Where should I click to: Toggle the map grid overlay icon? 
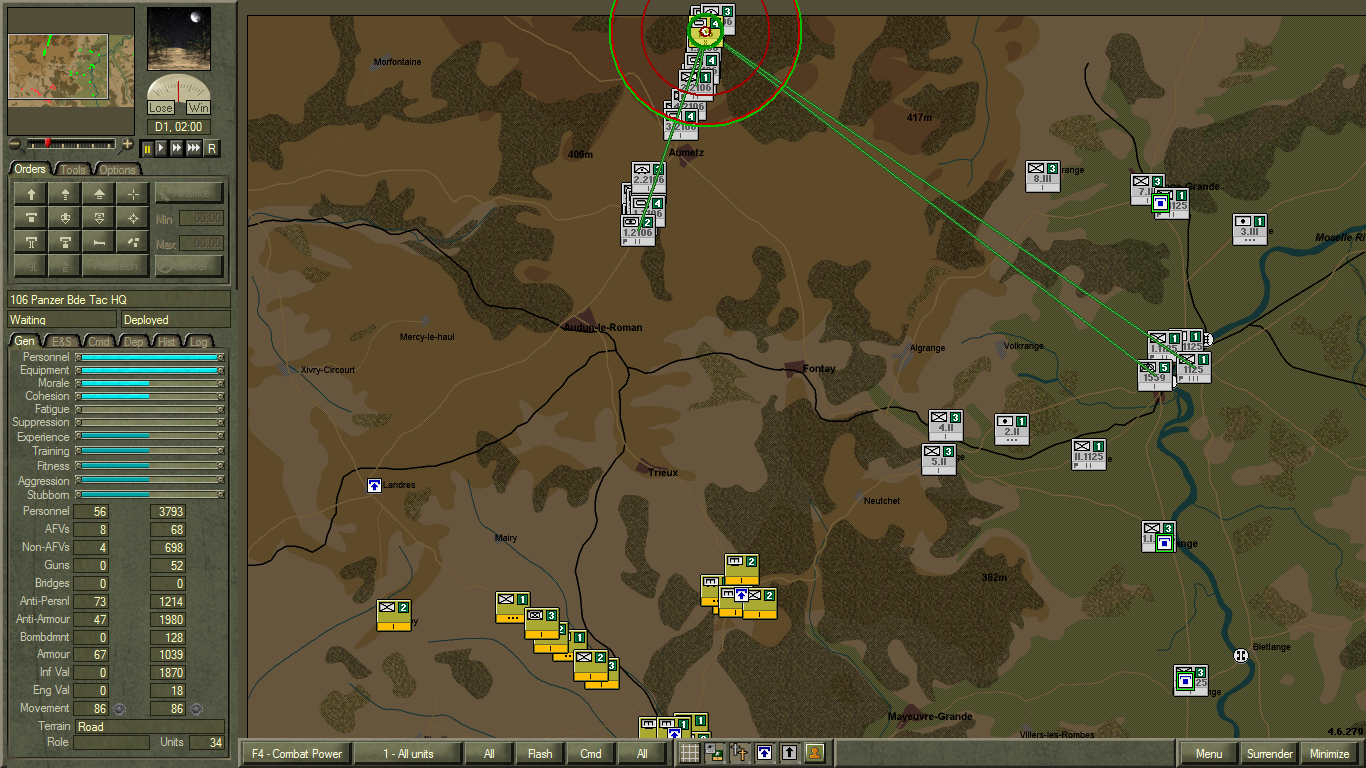pyautogui.click(x=689, y=754)
